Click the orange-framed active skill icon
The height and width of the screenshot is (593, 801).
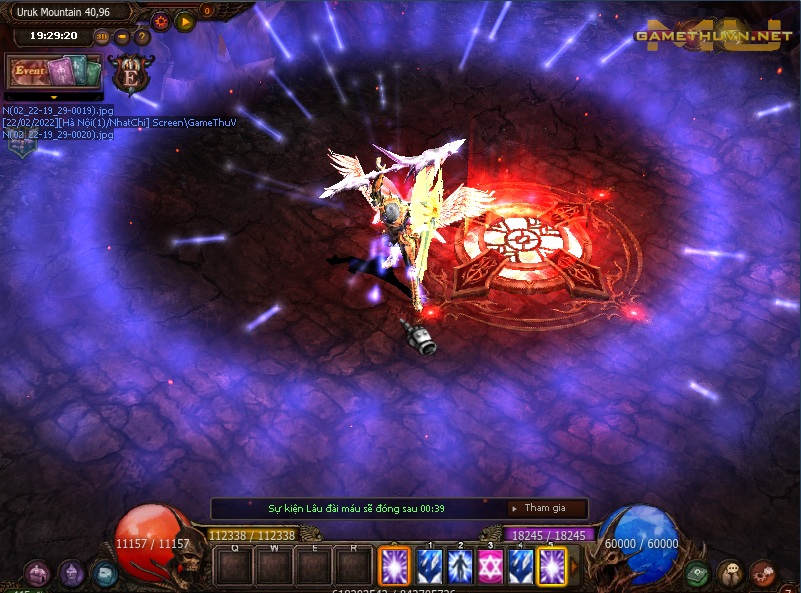pos(393,566)
